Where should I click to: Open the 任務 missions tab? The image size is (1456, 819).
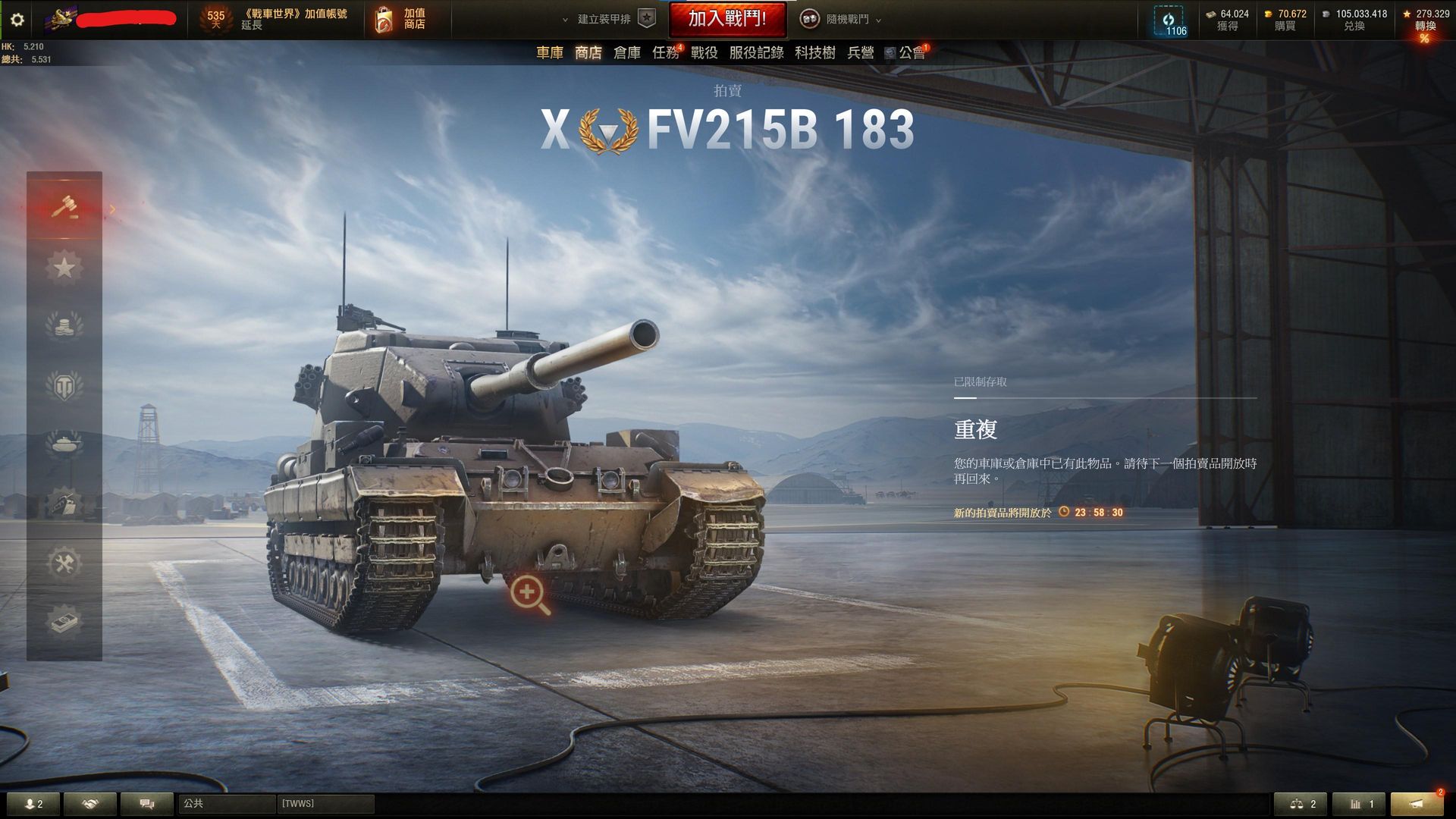(667, 53)
